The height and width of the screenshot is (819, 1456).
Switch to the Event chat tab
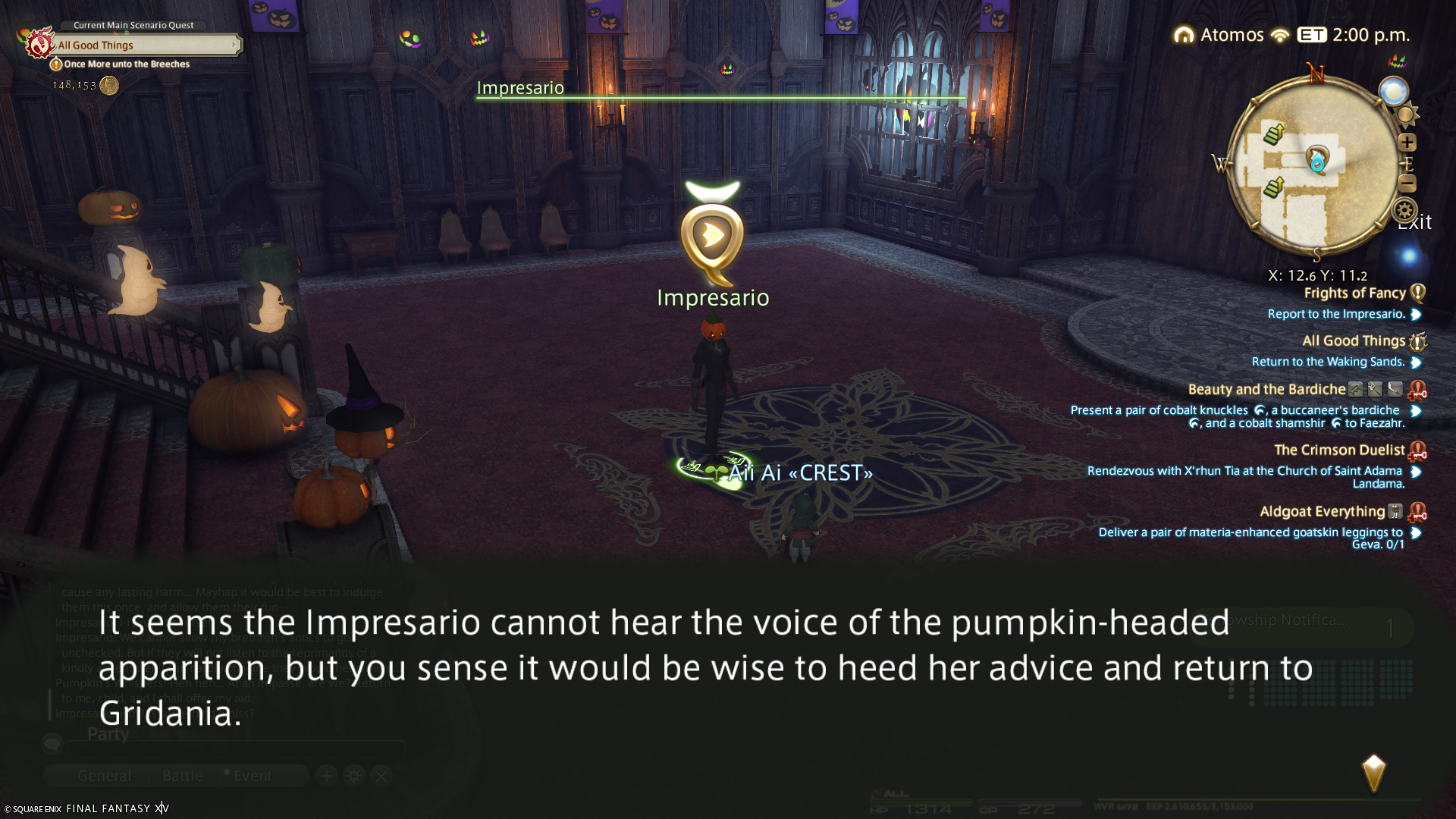(252, 776)
